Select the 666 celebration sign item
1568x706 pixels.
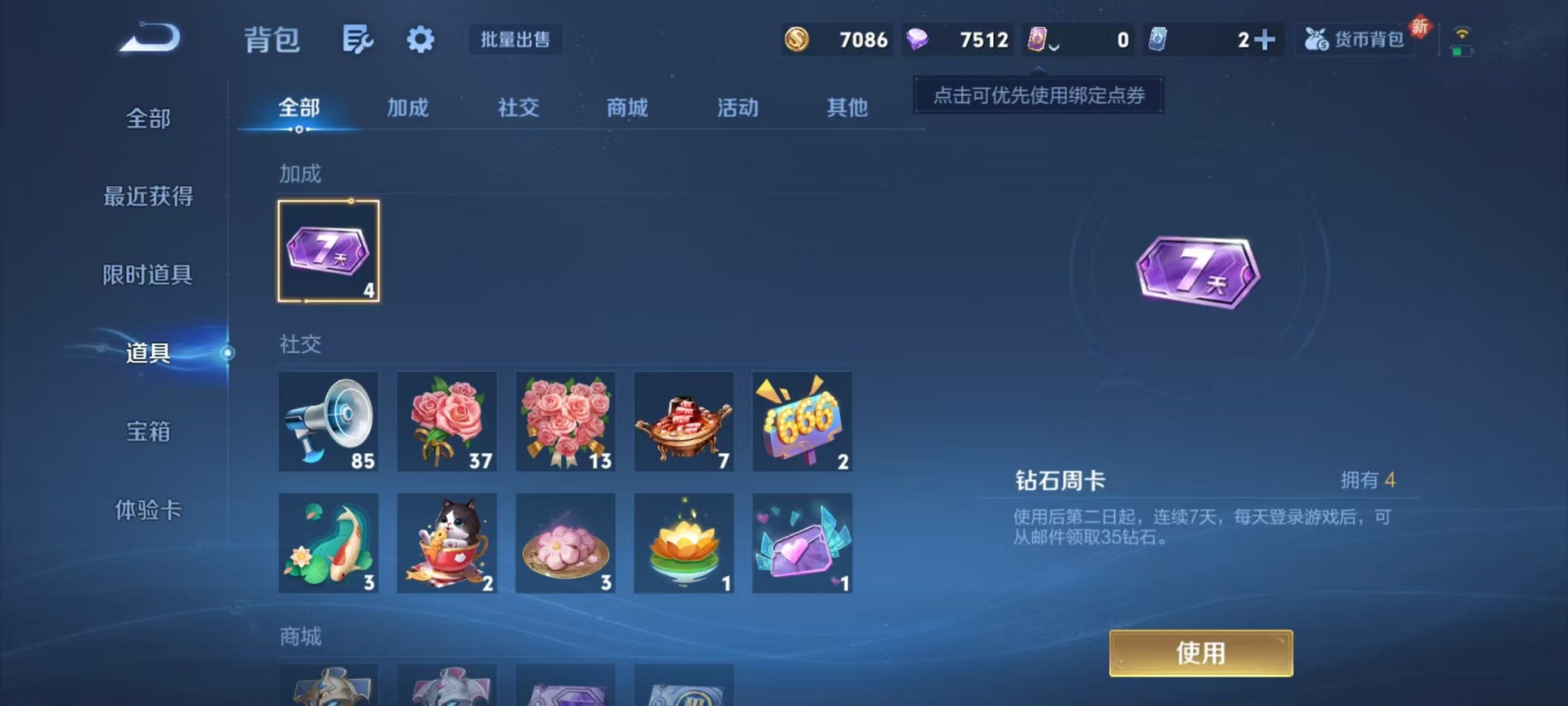[x=804, y=421]
